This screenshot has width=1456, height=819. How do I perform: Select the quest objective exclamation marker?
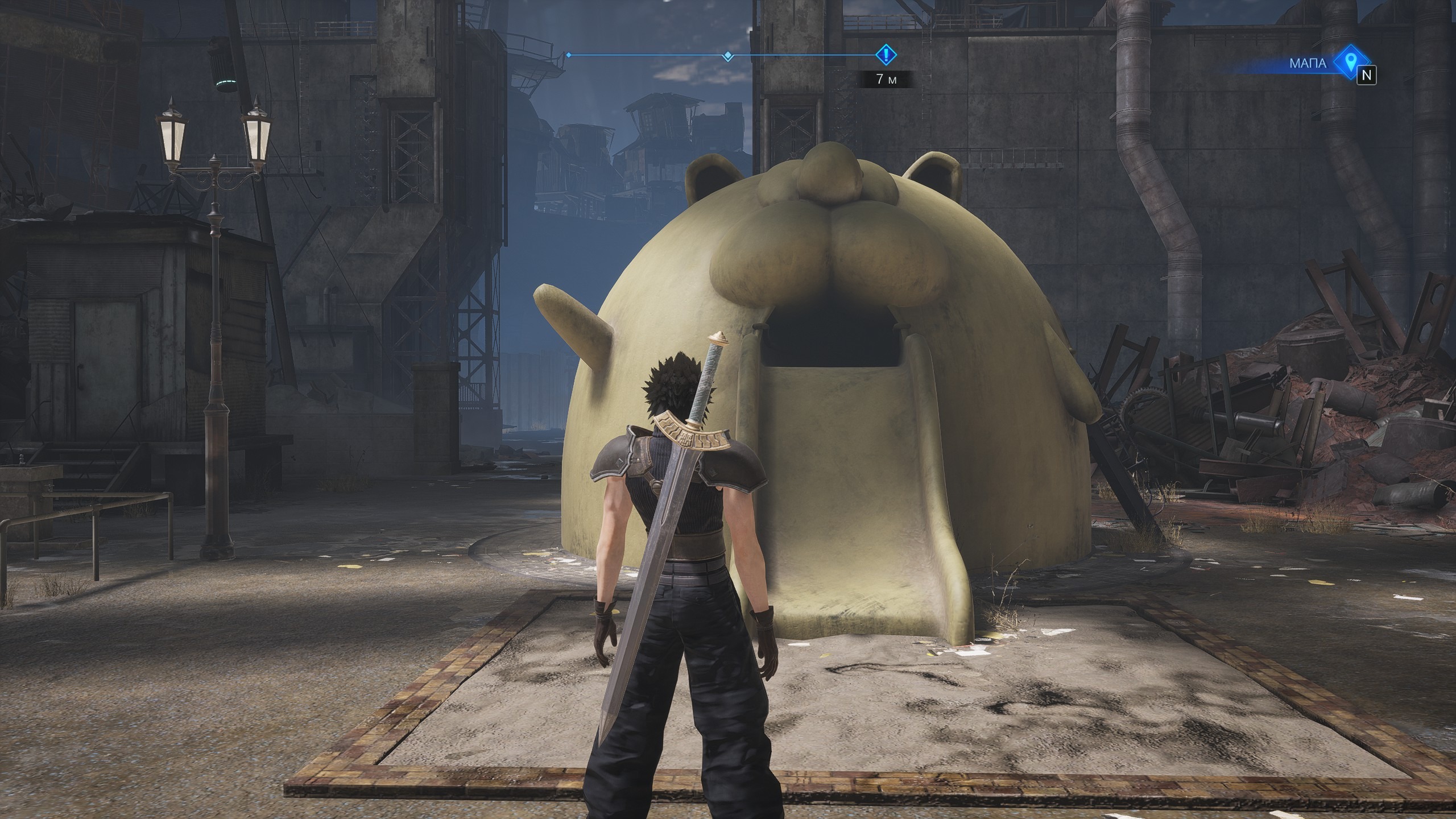click(885, 55)
